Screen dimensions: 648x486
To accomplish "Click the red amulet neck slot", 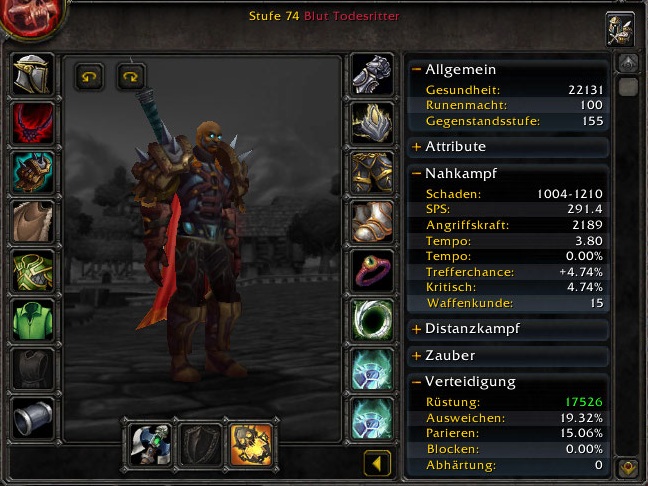I will pyautogui.click(x=33, y=123).
